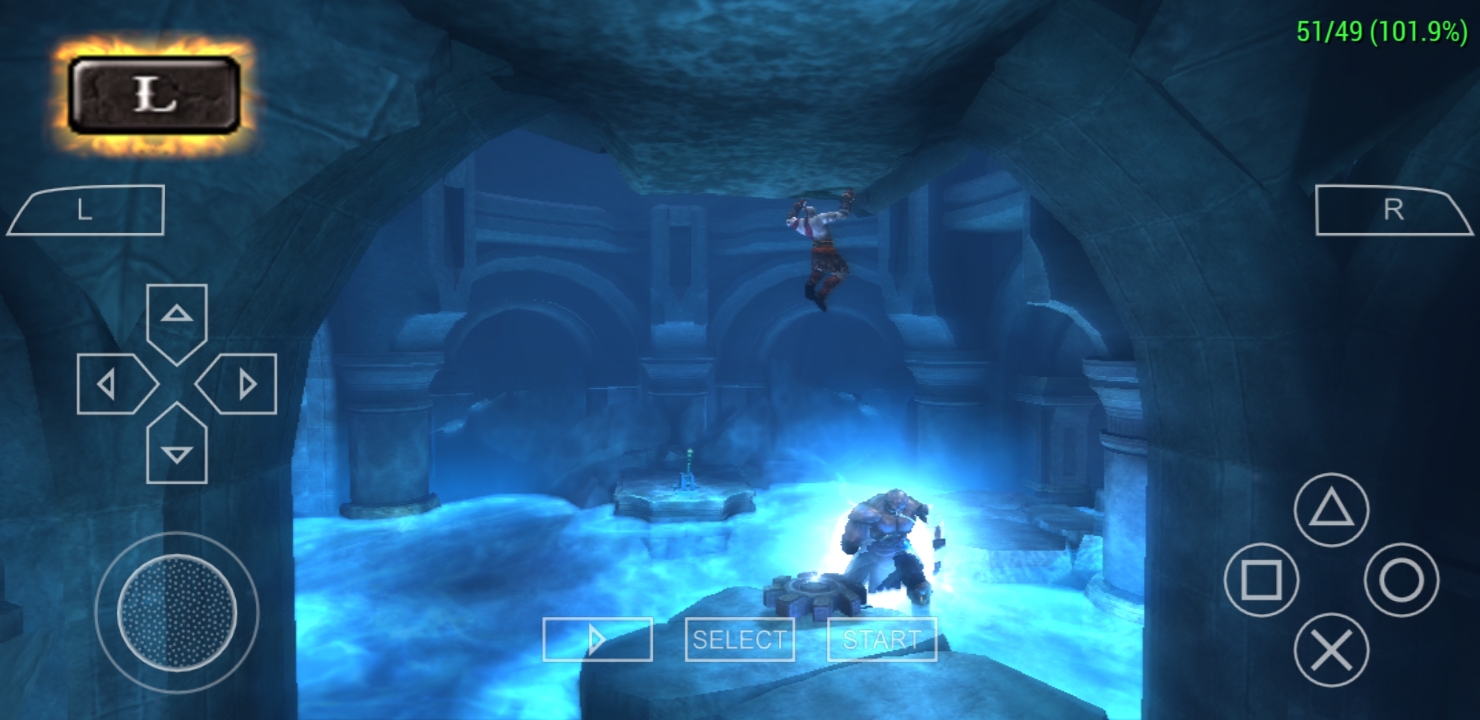
Task: Activate the fast-forward arrow button
Action: [x=597, y=640]
